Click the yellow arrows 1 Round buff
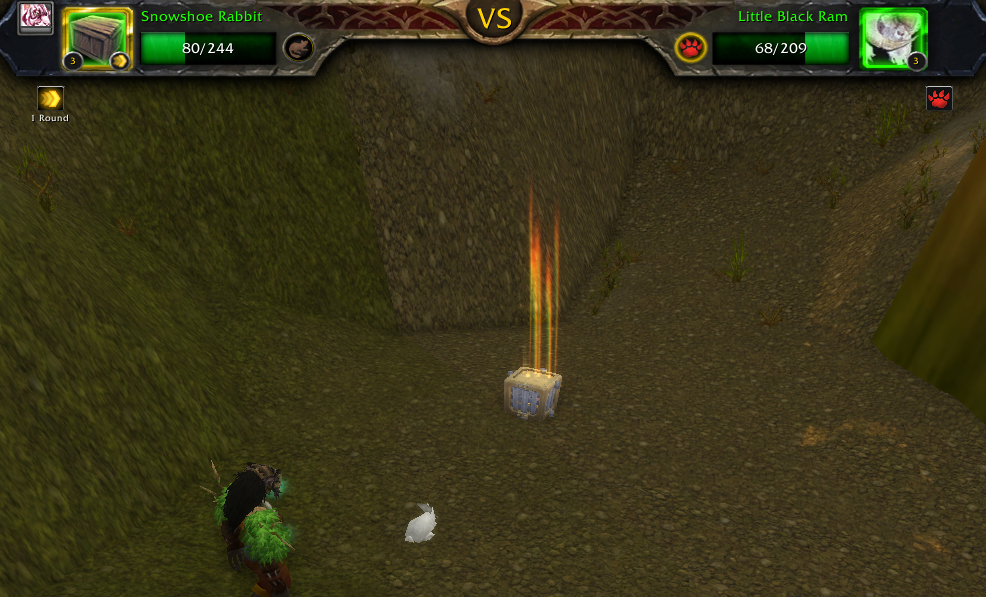This screenshot has width=986, height=597. [x=50, y=99]
